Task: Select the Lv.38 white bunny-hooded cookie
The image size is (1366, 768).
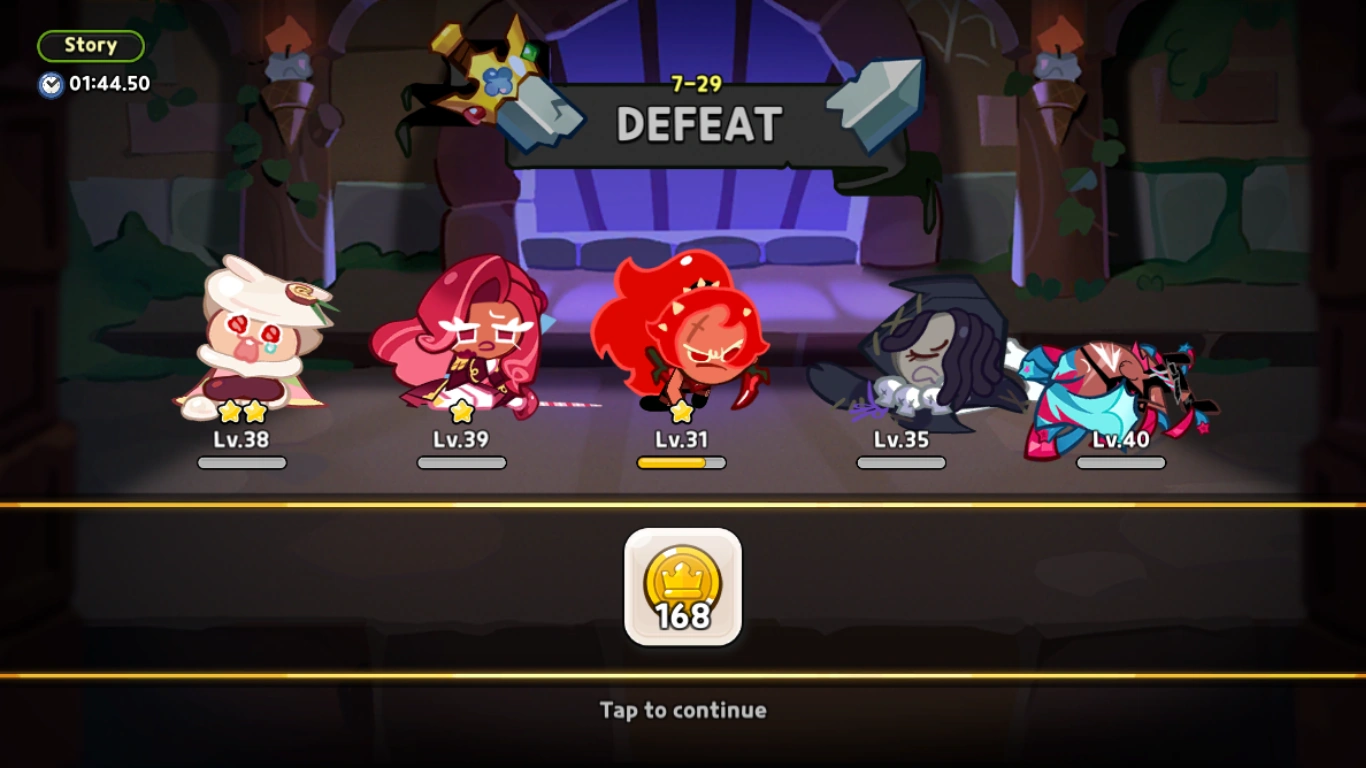Action: click(x=252, y=340)
